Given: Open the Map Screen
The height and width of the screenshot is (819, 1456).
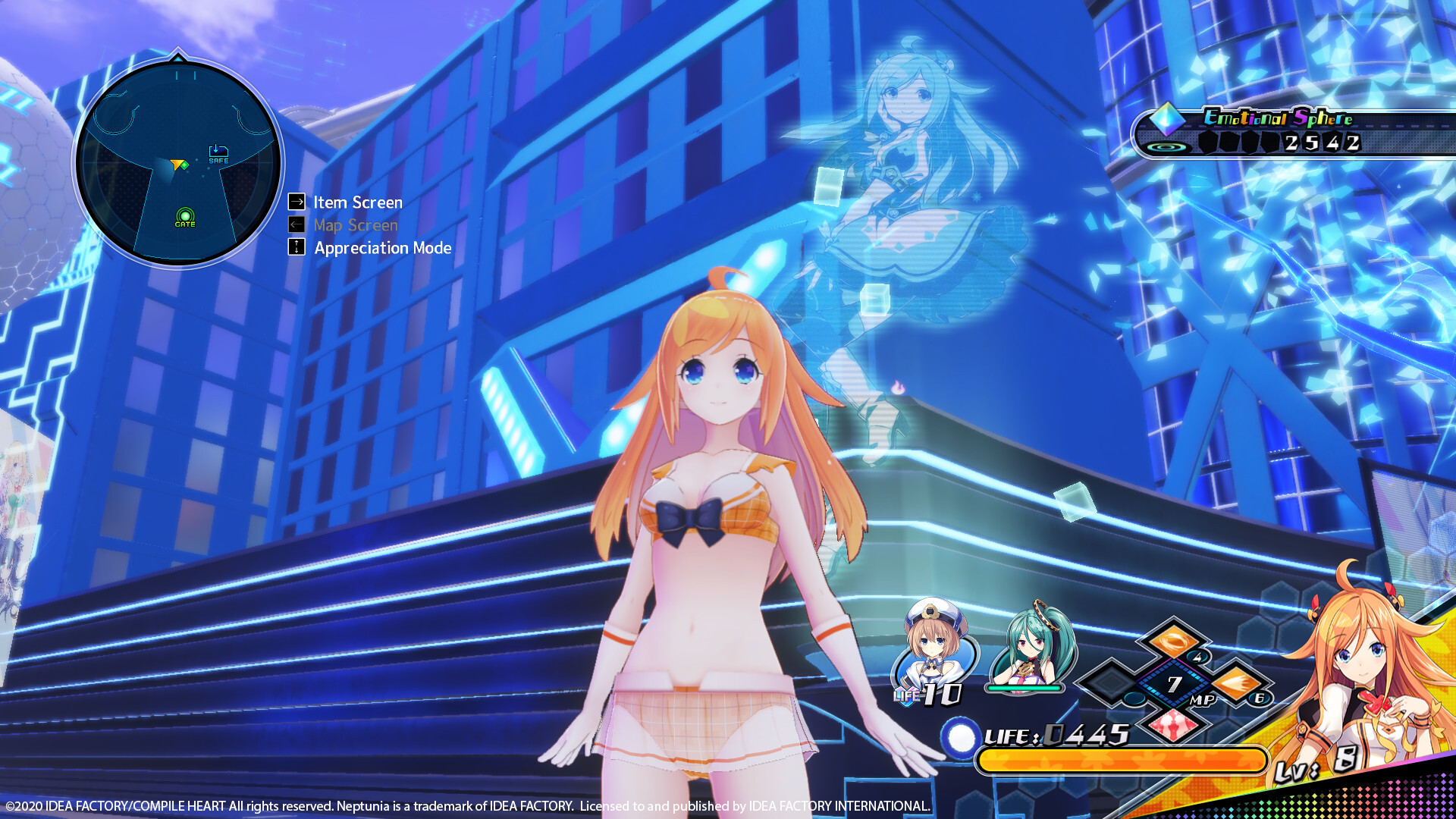Looking at the screenshot, I should click(x=356, y=224).
